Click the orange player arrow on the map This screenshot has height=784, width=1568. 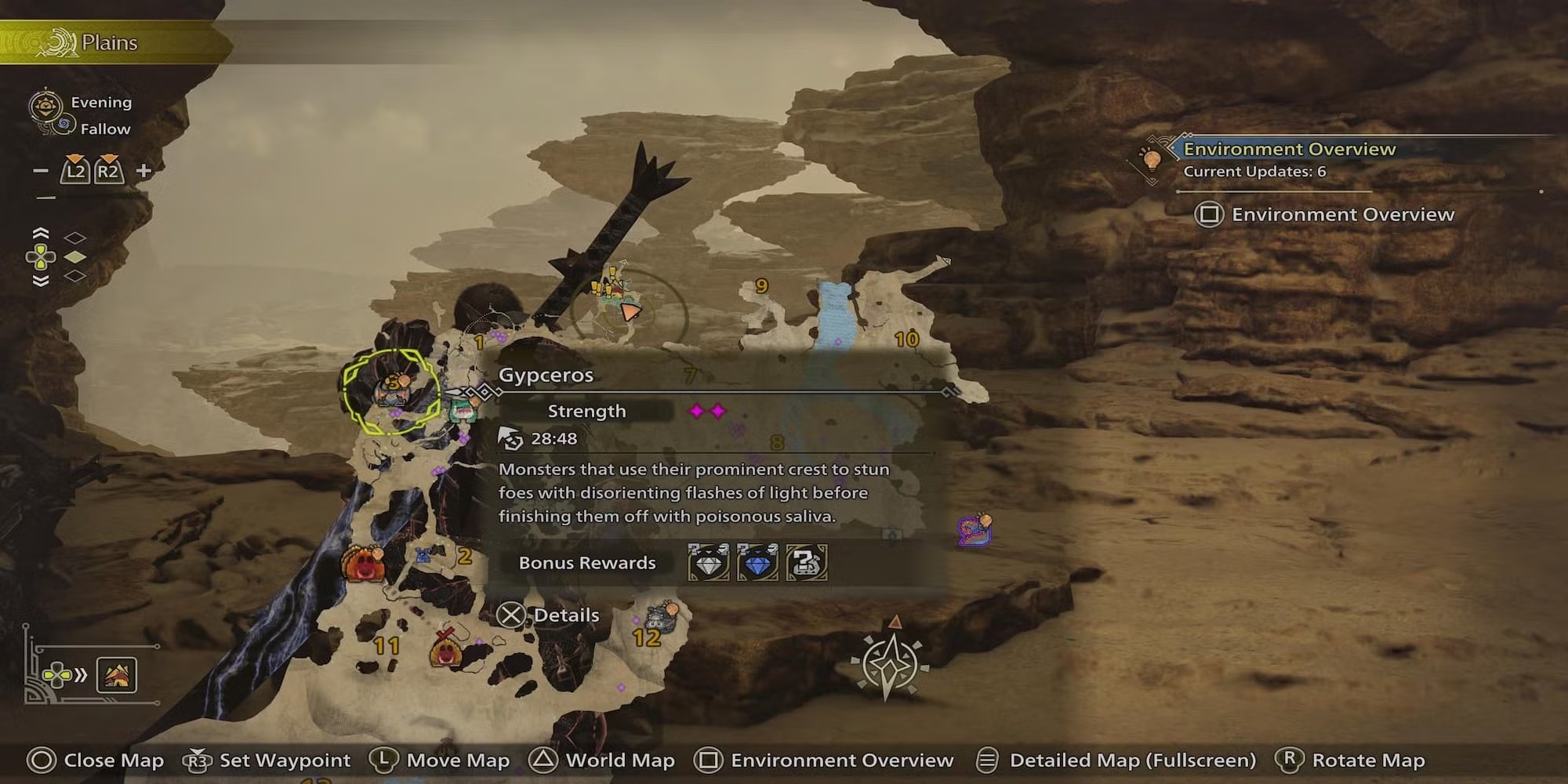(629, 311)
